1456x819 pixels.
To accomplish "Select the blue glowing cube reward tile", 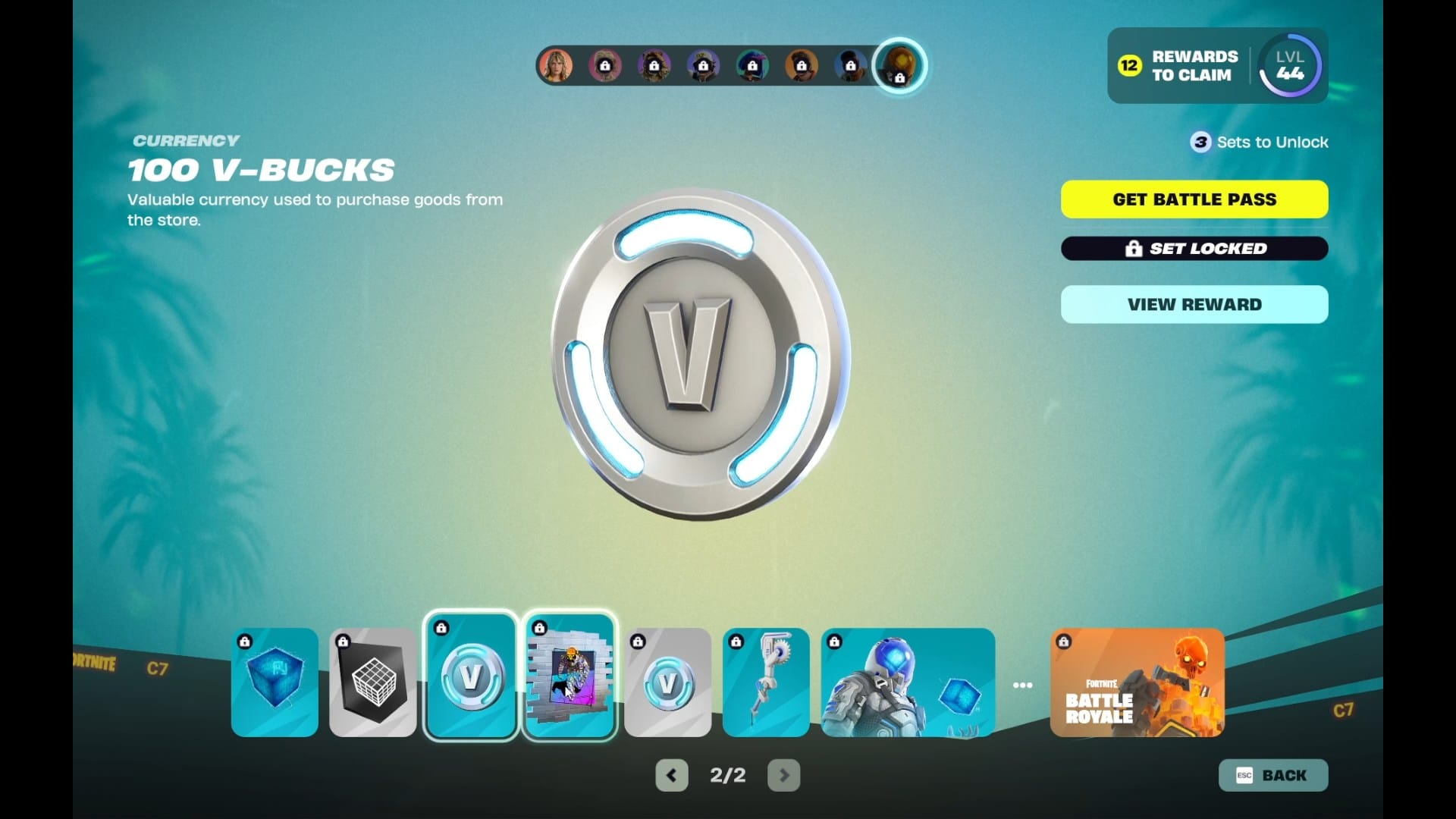I will tap(275, 682).
